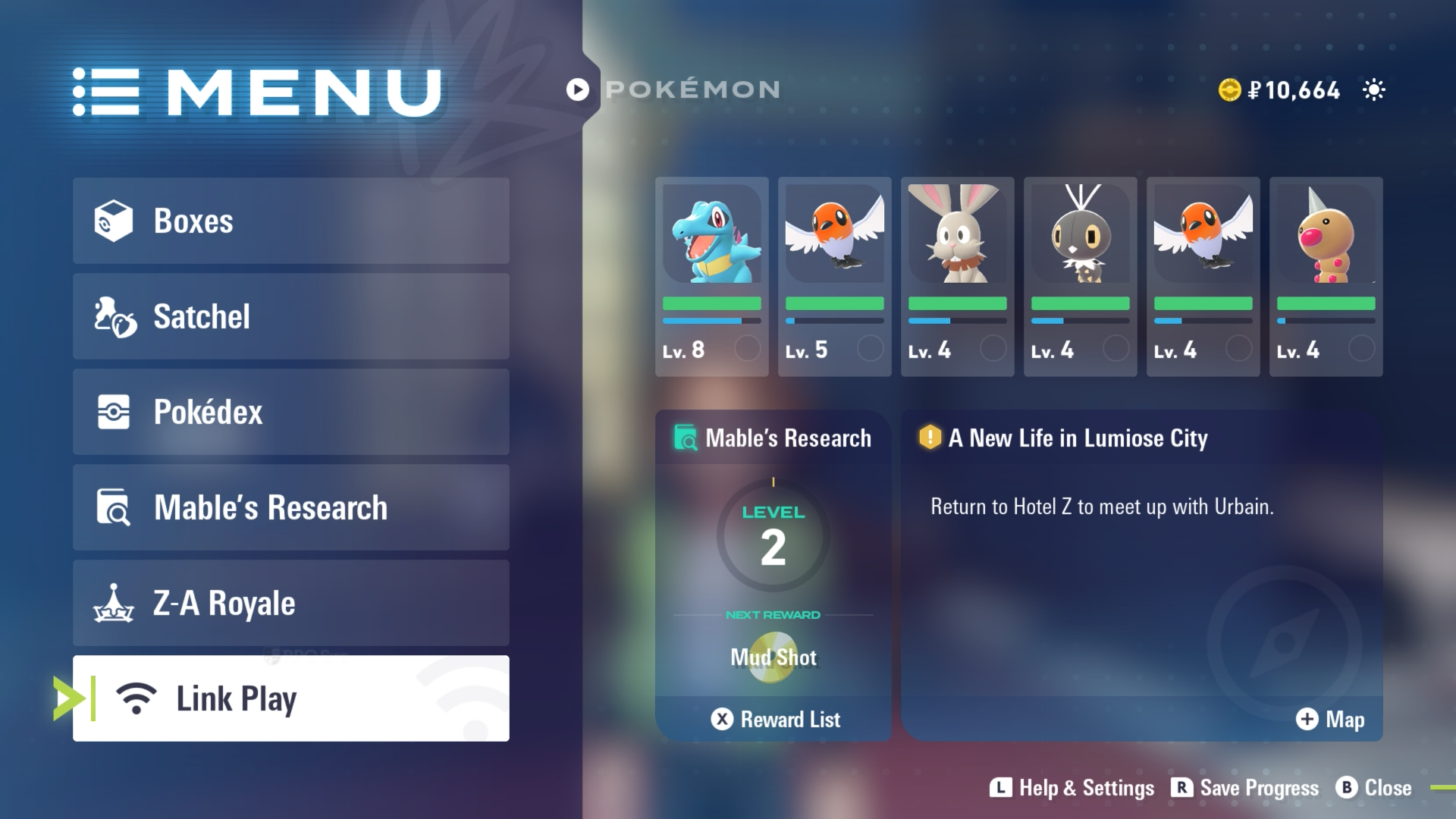Open the Boxes menu entry
Screen dimensions: 1456x819
[290, 221]
